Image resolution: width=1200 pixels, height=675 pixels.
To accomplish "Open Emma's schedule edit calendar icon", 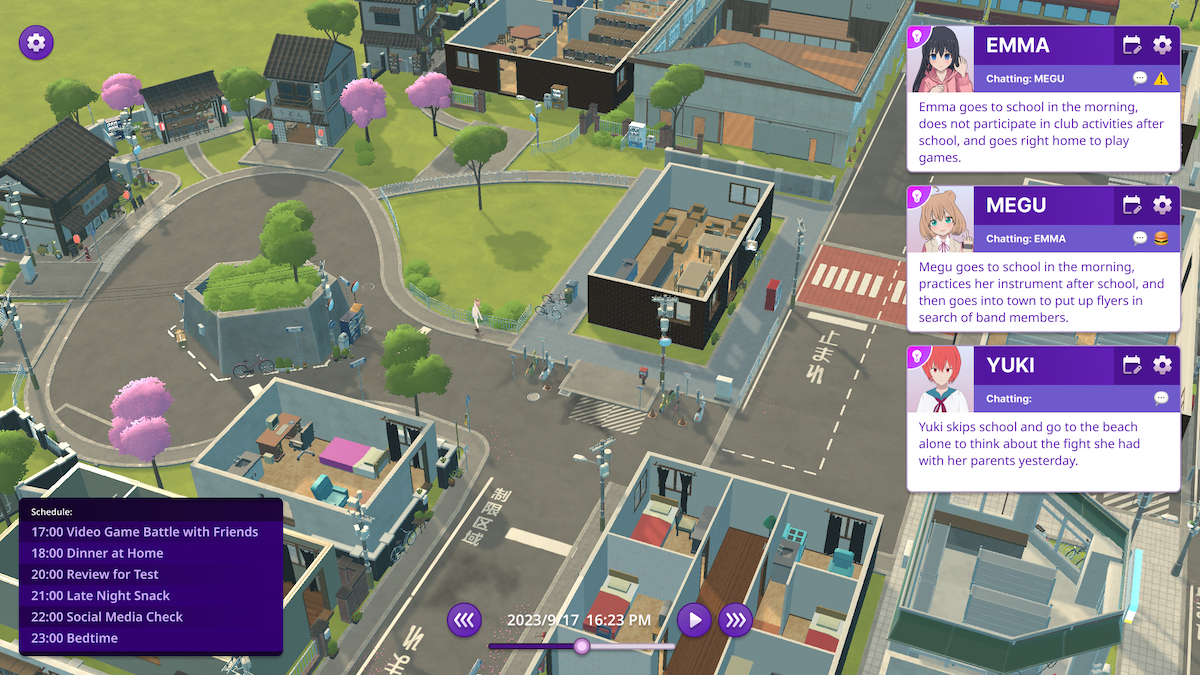I will [x=1132, y=45].
